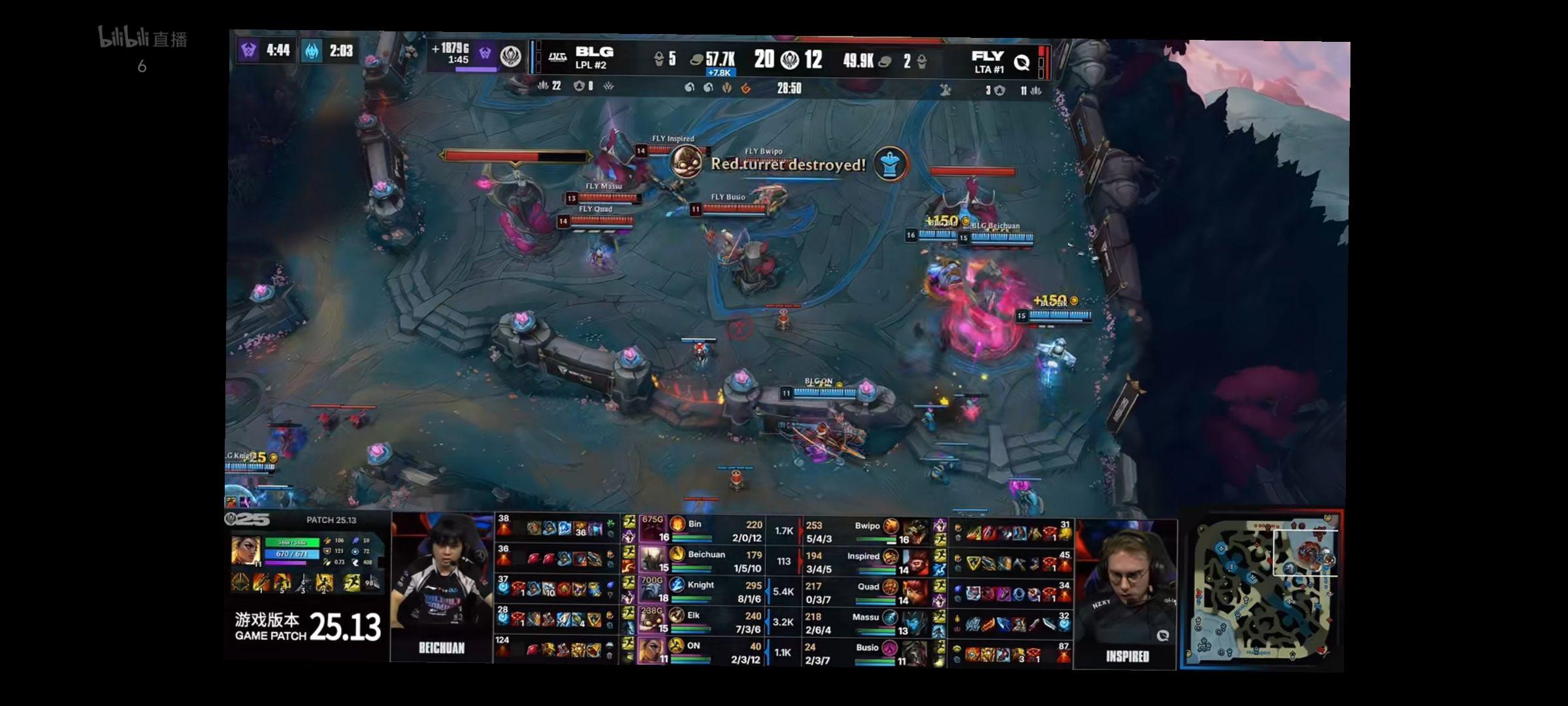
Task: Click the bilibili live logo
Action: click(x=142, y=38)
